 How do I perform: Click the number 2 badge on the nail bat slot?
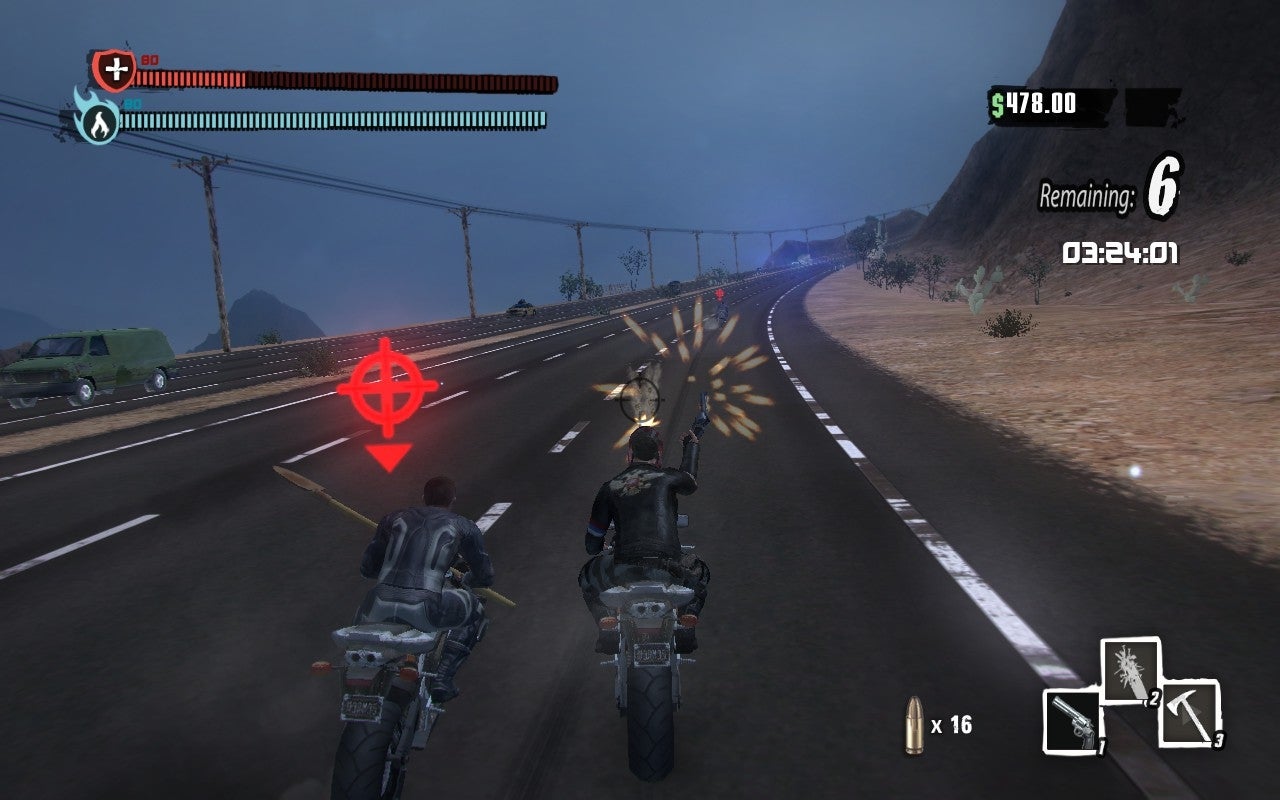coord(1155,700)
